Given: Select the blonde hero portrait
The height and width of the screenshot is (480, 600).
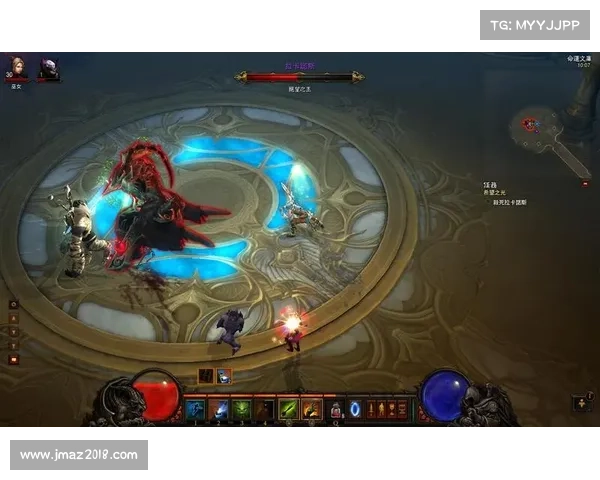Looking at the screenshot, I should click(16, 68).
